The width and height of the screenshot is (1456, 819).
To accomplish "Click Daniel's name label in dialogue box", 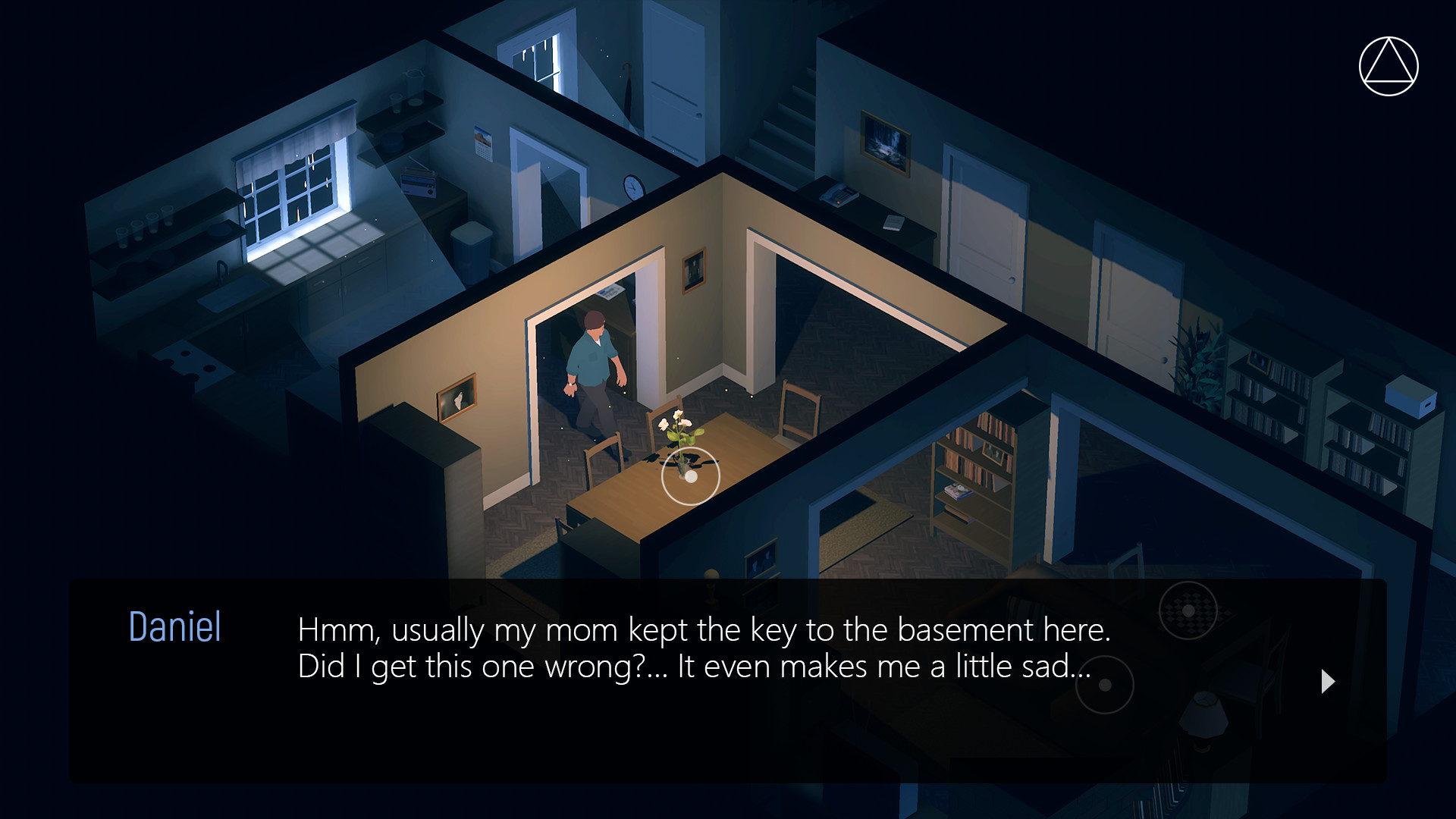I will point(174,626).
